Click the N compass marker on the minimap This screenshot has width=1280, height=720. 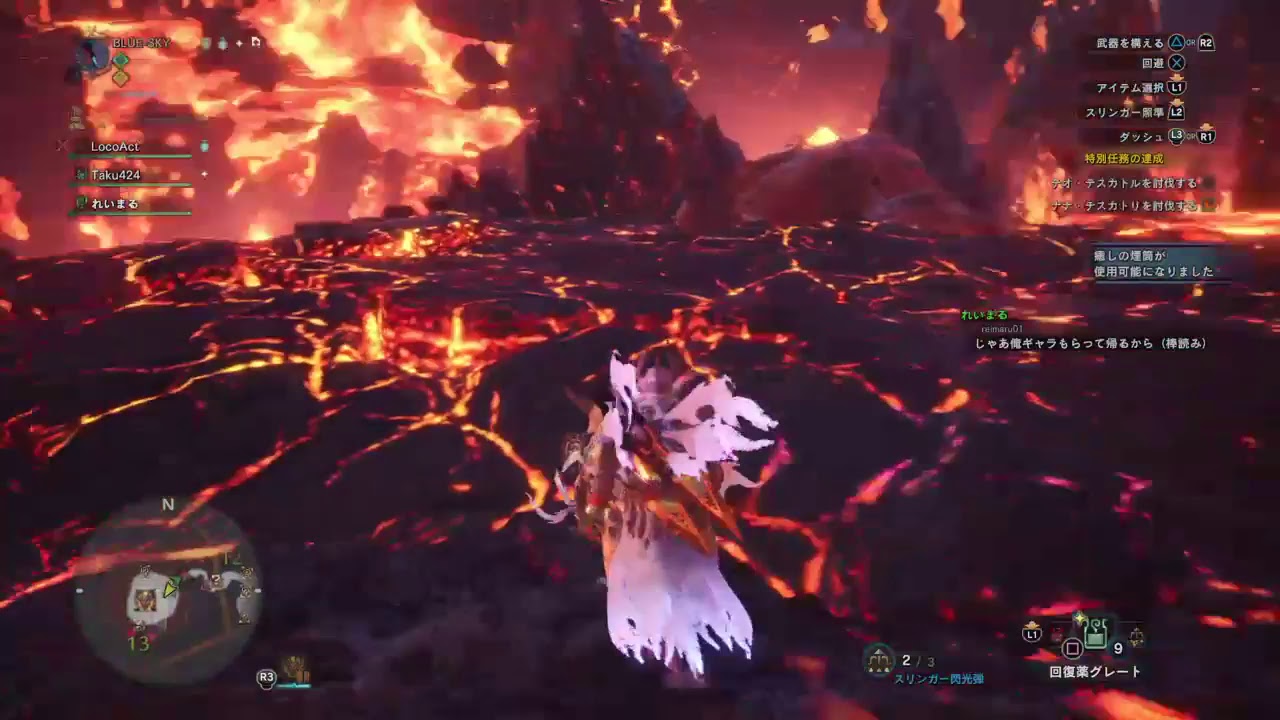[167, 505]
